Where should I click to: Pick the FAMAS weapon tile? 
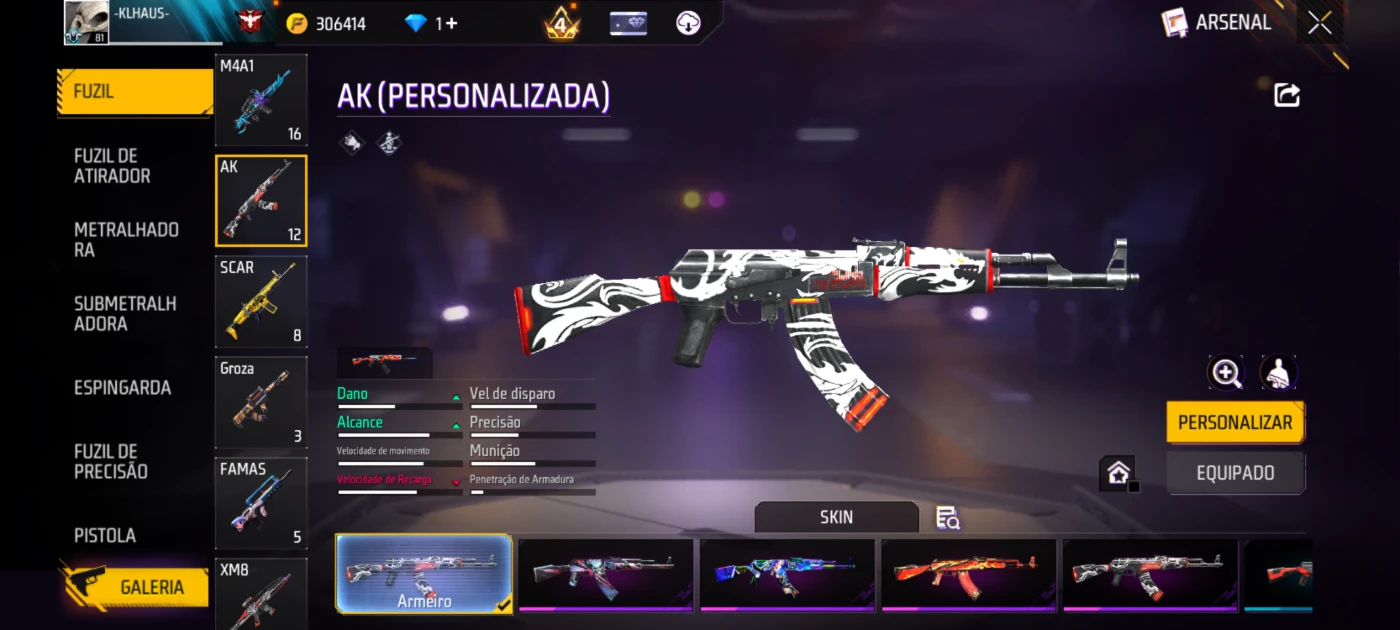pyautogui.click(x=261, y=504)
